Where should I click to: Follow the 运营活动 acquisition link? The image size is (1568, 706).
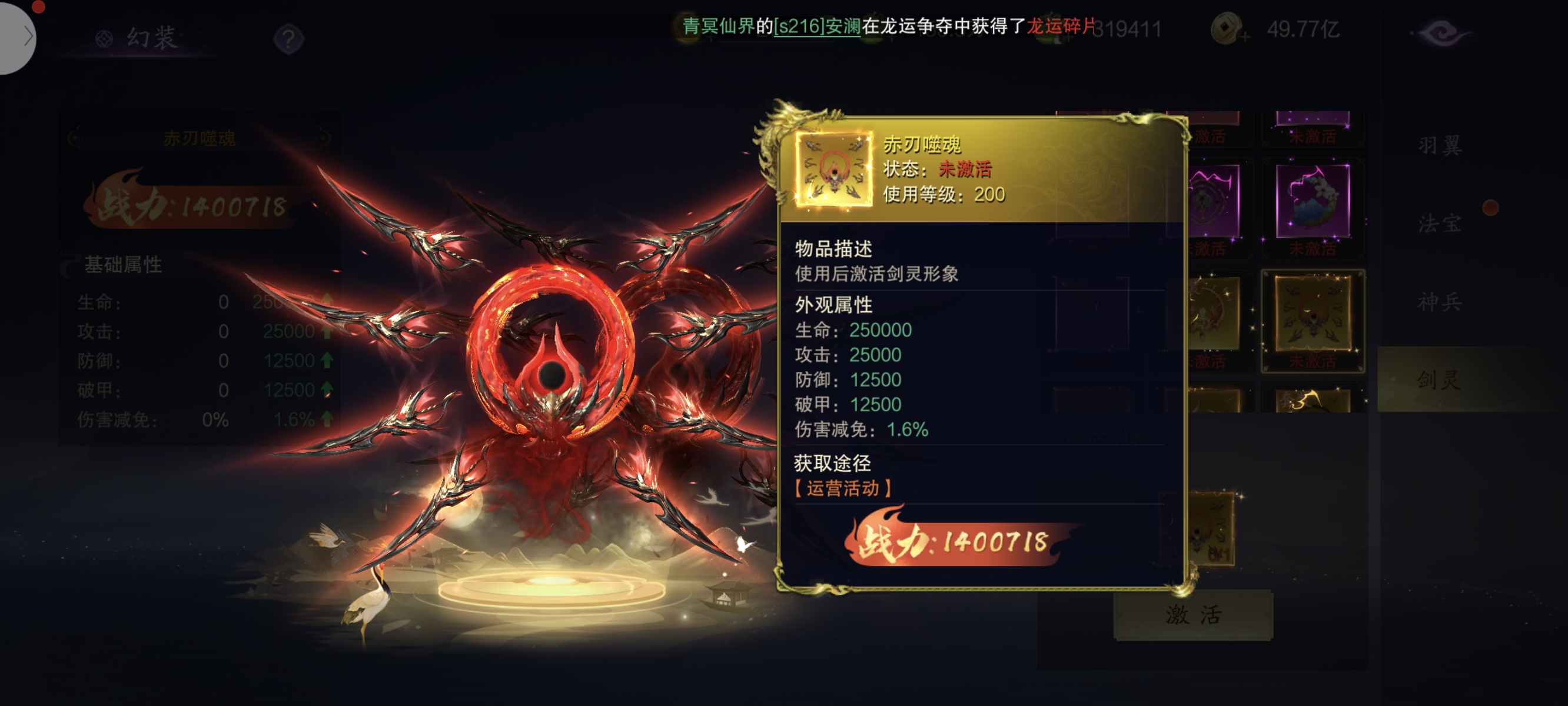[843, 488]
